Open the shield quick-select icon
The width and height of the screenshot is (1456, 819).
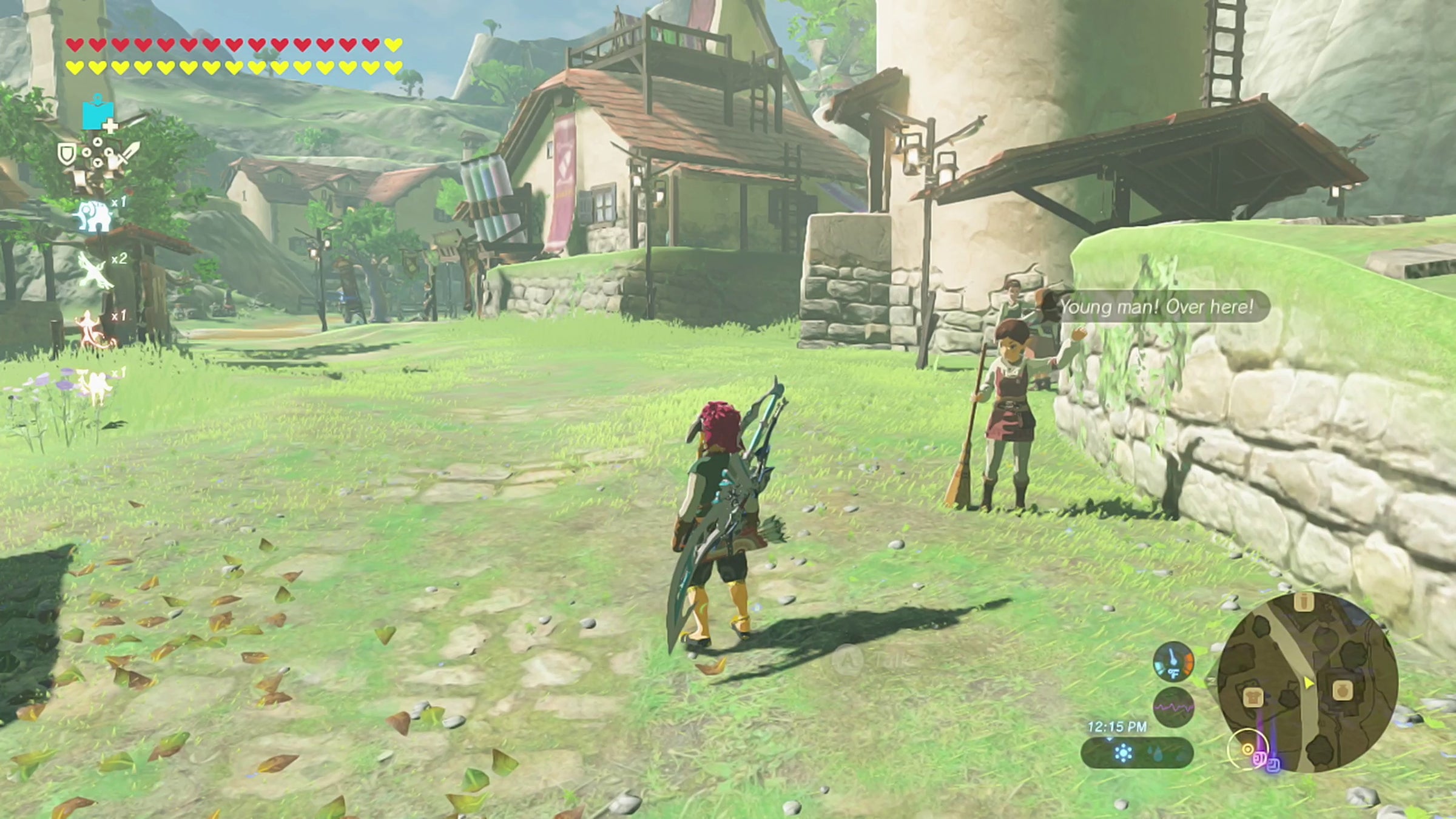pyautogui.click(x=67, y=154)
